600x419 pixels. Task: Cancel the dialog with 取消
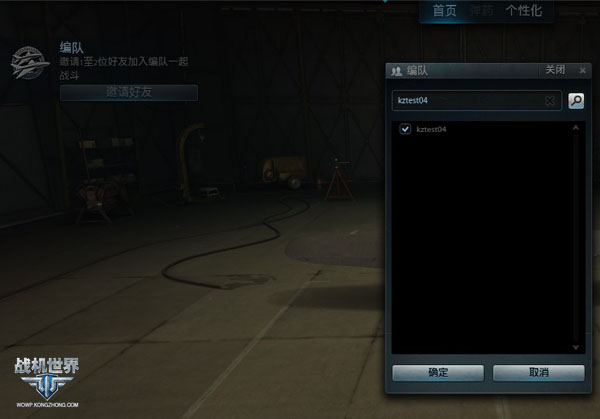click(x=538, y=372)
